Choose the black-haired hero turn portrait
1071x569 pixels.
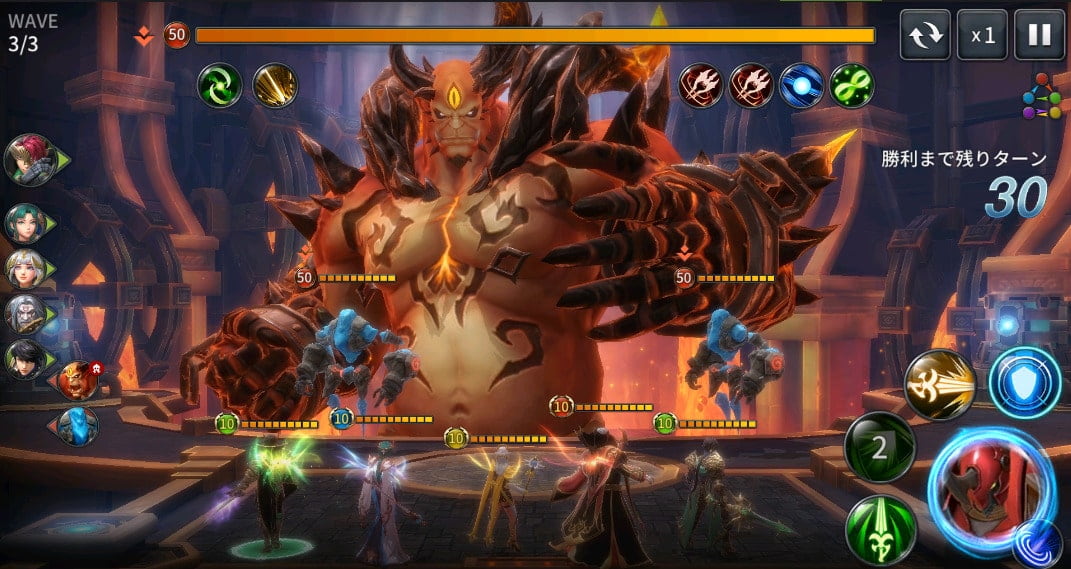pyautogui.click(x=26, y=359)
